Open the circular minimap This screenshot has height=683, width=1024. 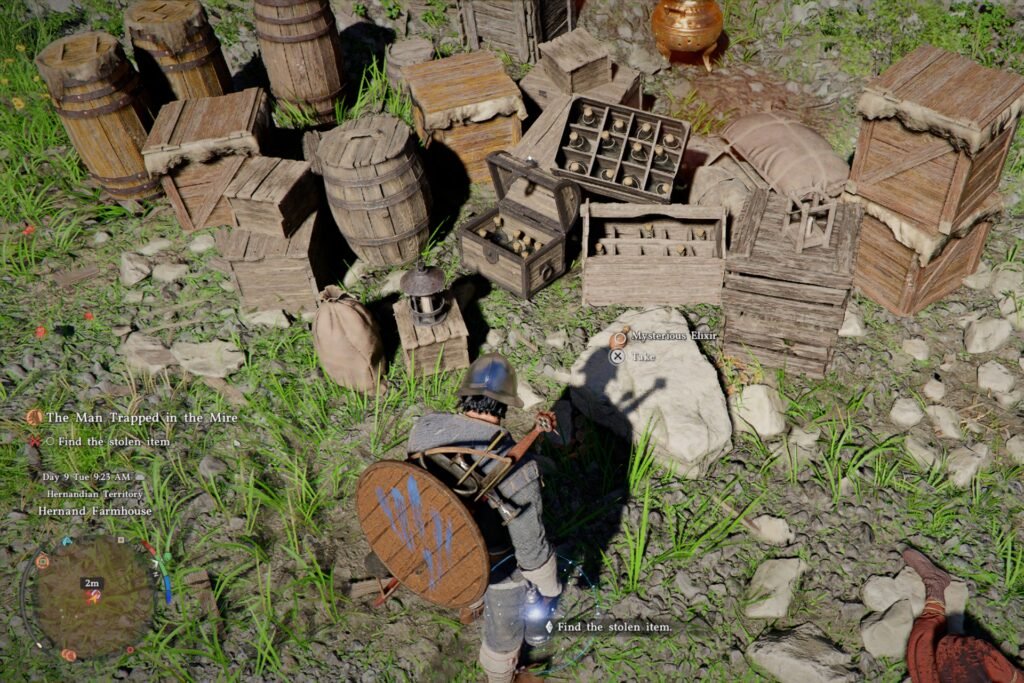pos(92,596)
